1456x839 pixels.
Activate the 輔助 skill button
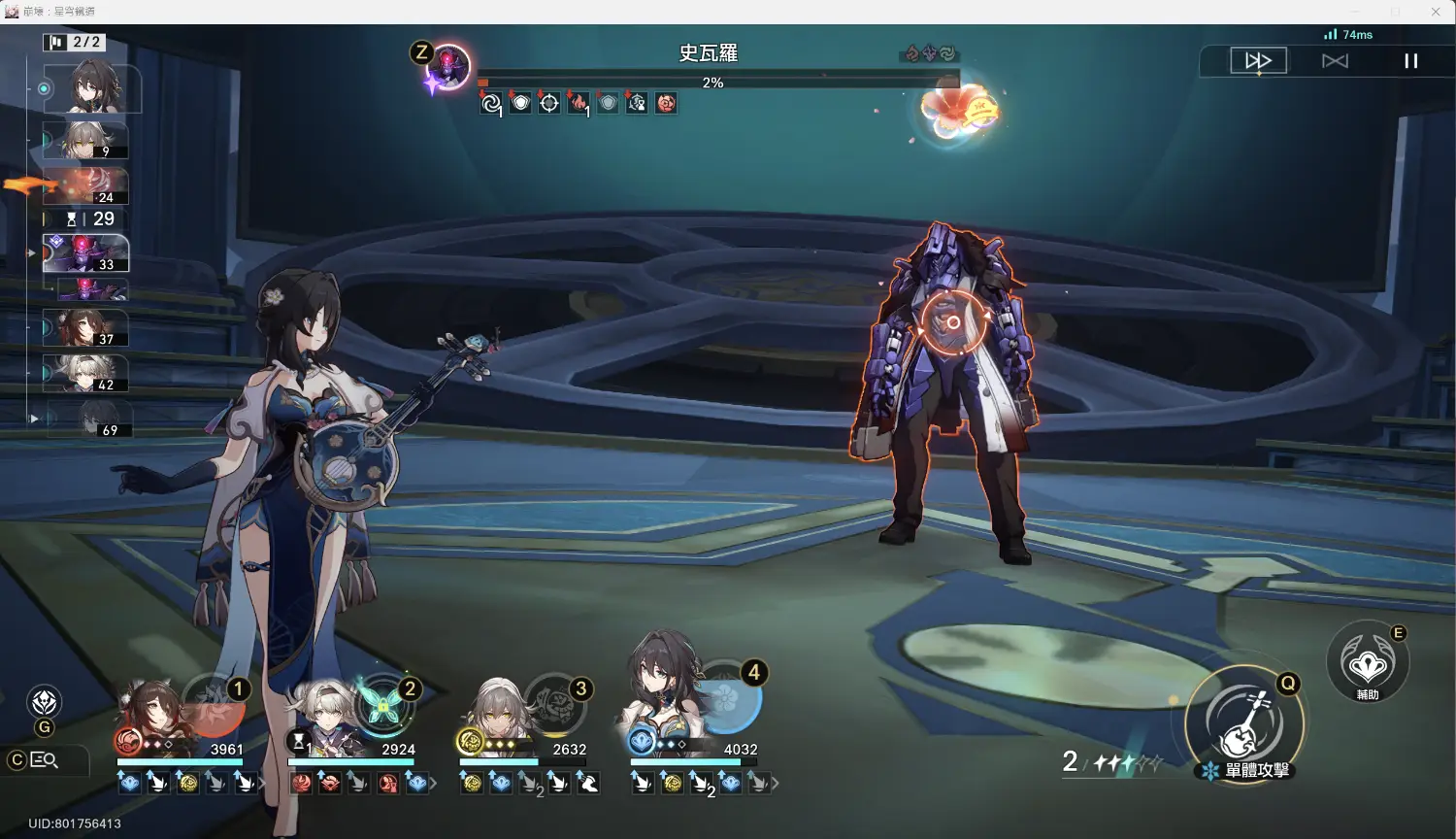click(1368, 664)
